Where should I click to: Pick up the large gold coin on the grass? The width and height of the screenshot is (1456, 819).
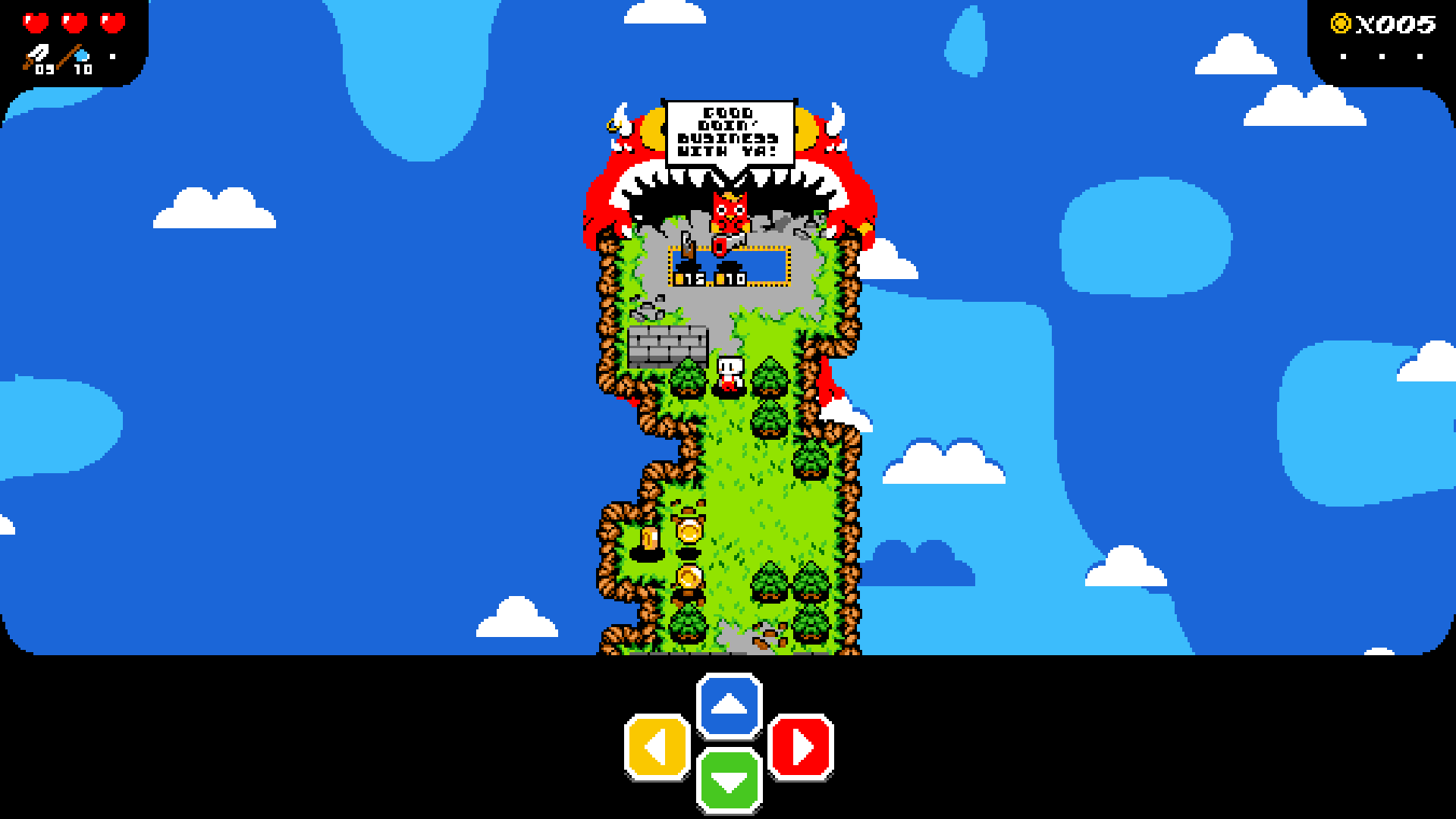click(x=689, y=532)
